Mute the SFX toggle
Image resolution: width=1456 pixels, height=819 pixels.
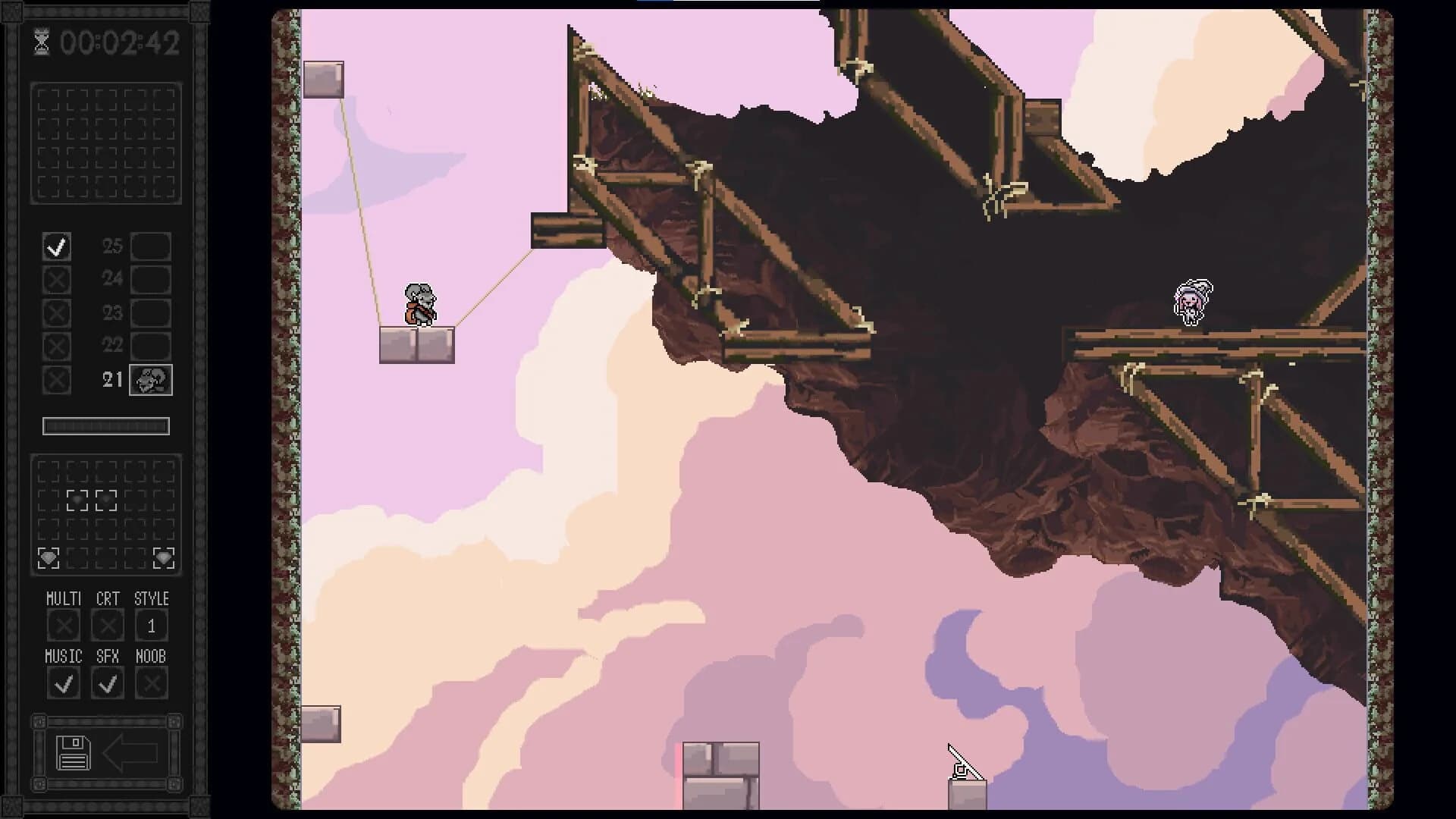pos(107,683)
